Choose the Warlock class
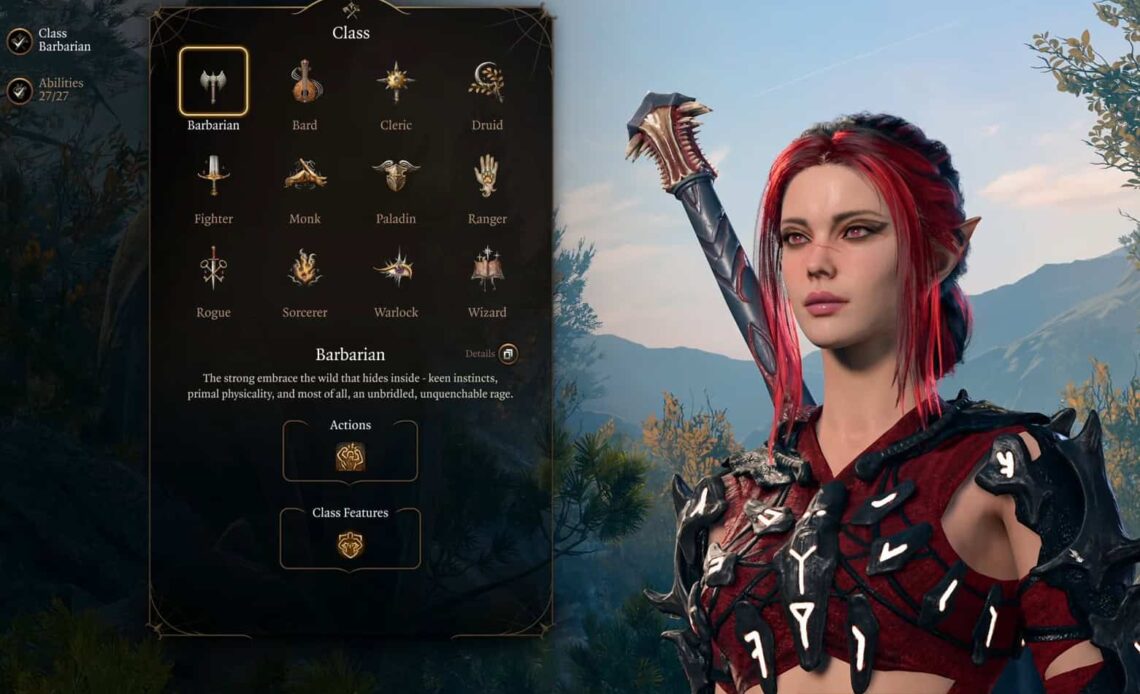Viewport: 1140px width, 694px height. pyautogui.click(x=396, y=268)
